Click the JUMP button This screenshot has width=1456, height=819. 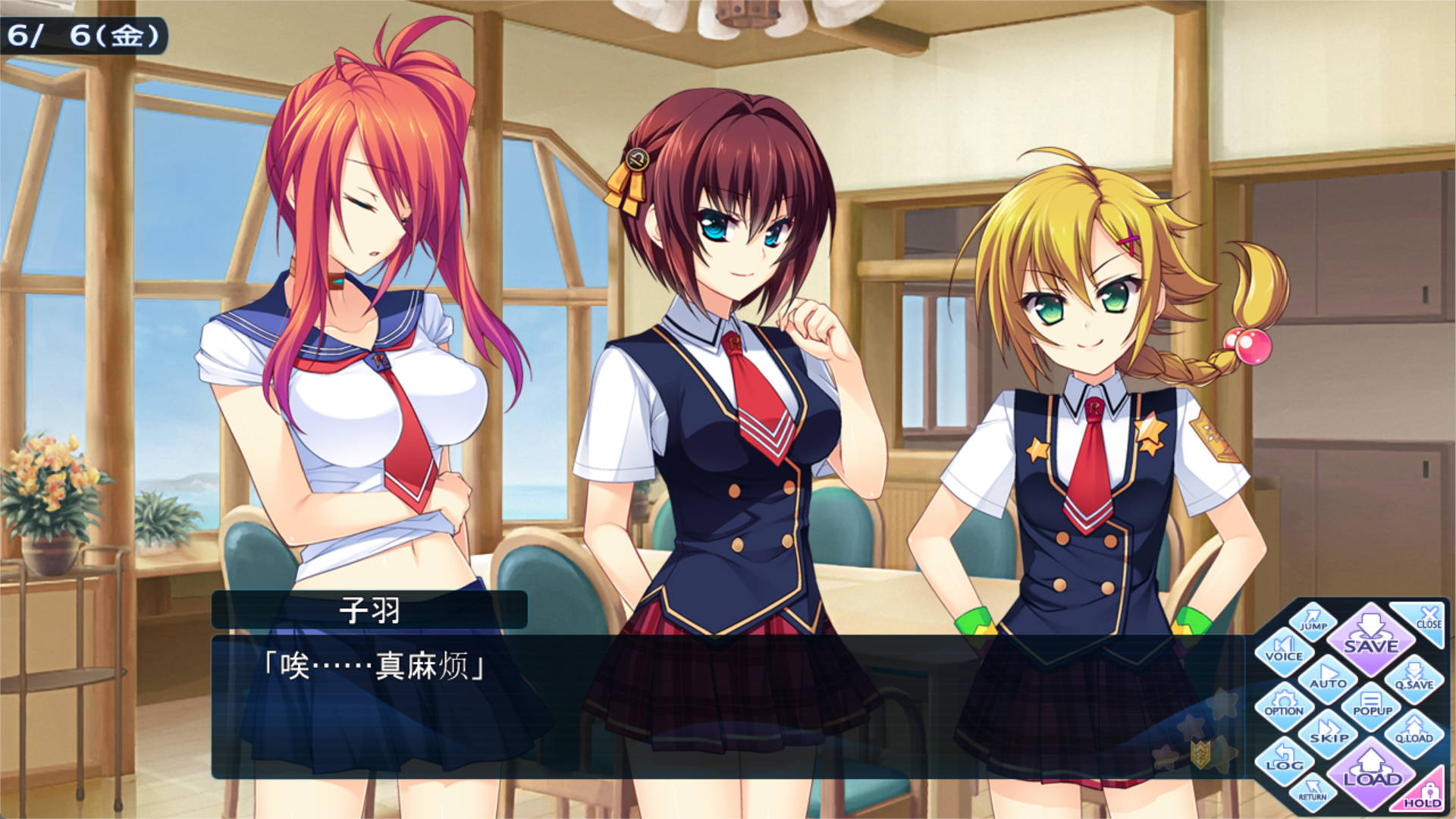pos(1313,620)
